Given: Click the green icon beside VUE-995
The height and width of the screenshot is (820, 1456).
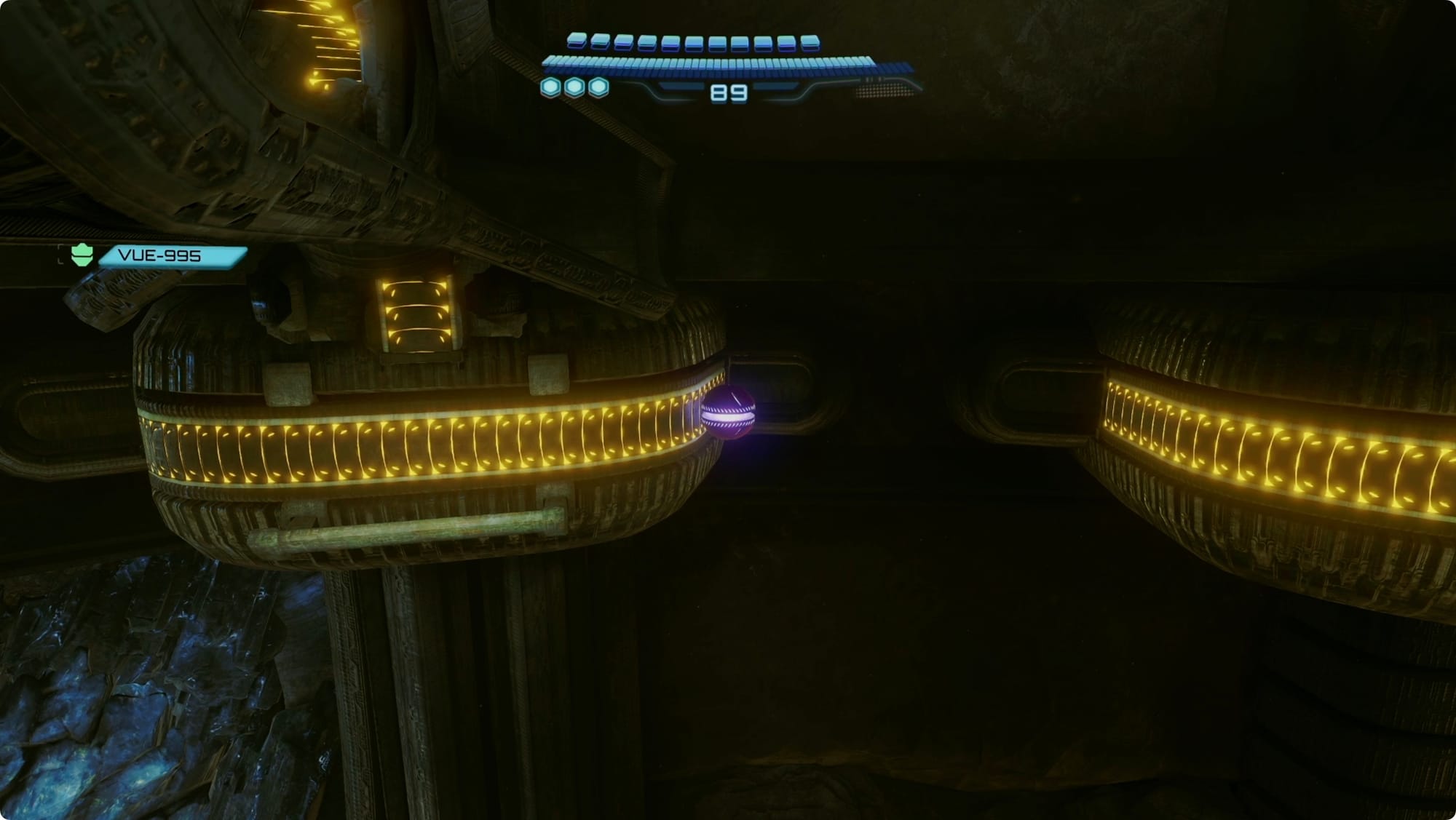Looking at the screenshot, I should pyautogui.click(x=82, y=255).
